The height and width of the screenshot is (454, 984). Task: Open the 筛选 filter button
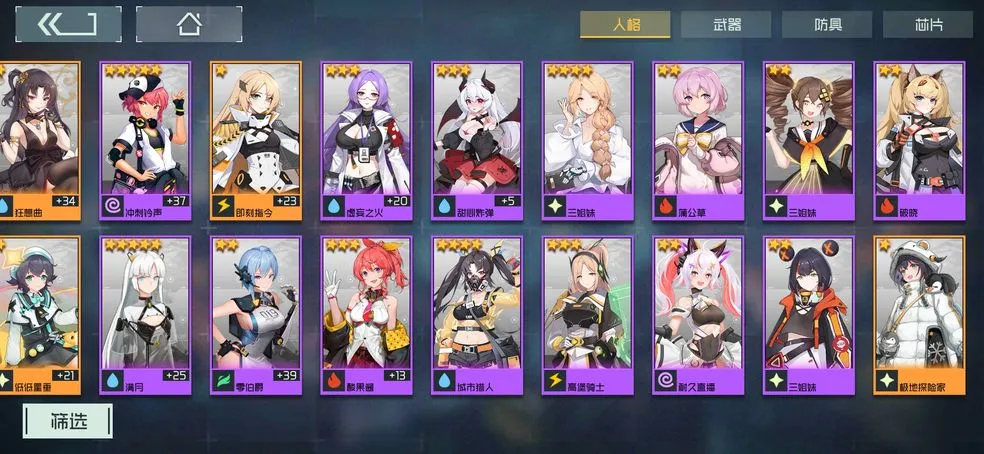[69, 421]
